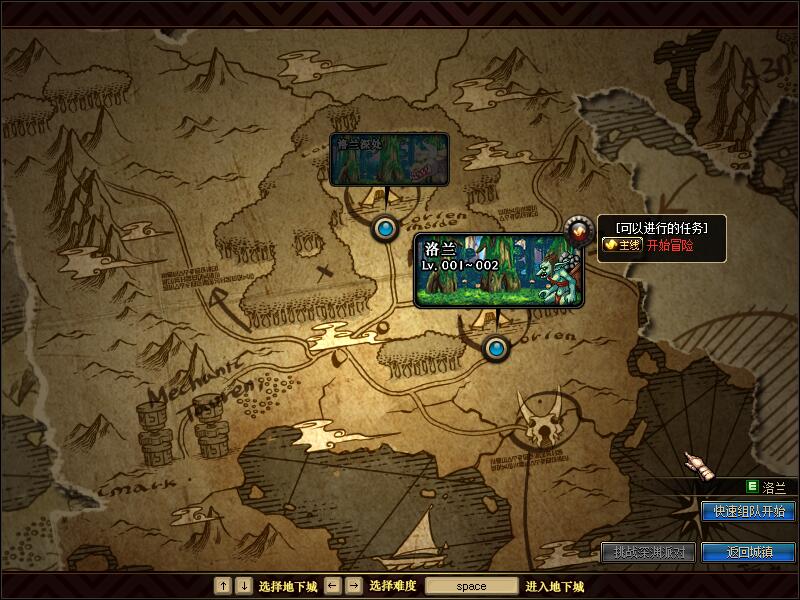Select the 洛兰 Lv.001~002 dungeon card
Viewport: 800px width, 600px height.
498,270
